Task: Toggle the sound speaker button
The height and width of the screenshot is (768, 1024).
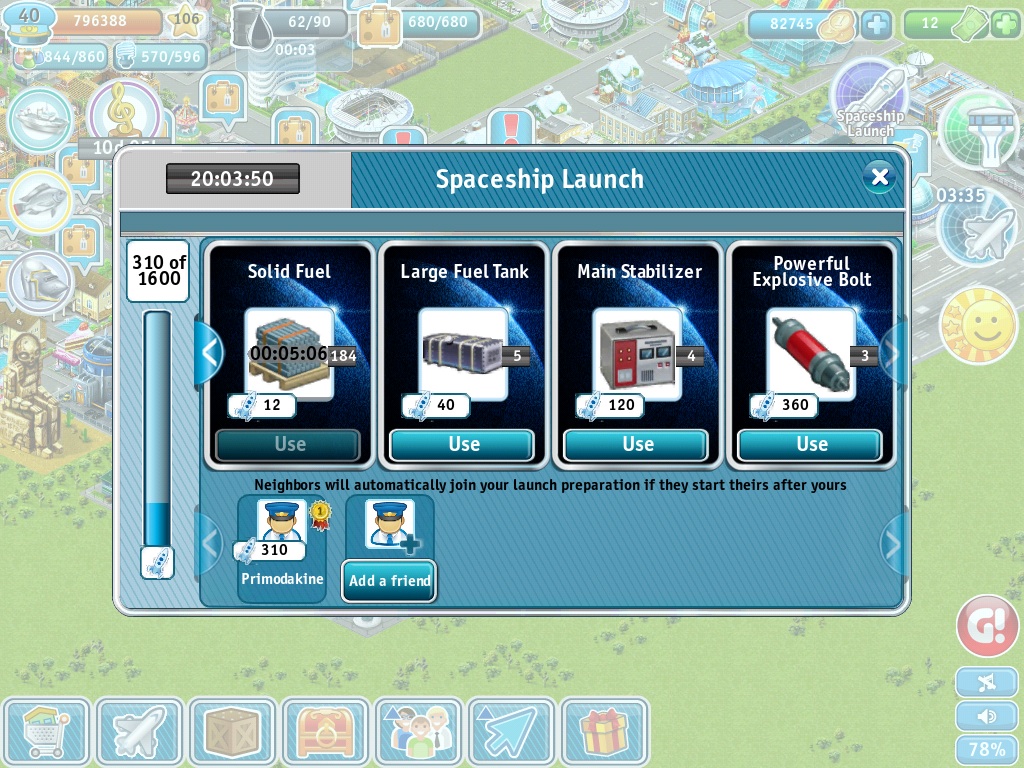Action: pos(987,716)
